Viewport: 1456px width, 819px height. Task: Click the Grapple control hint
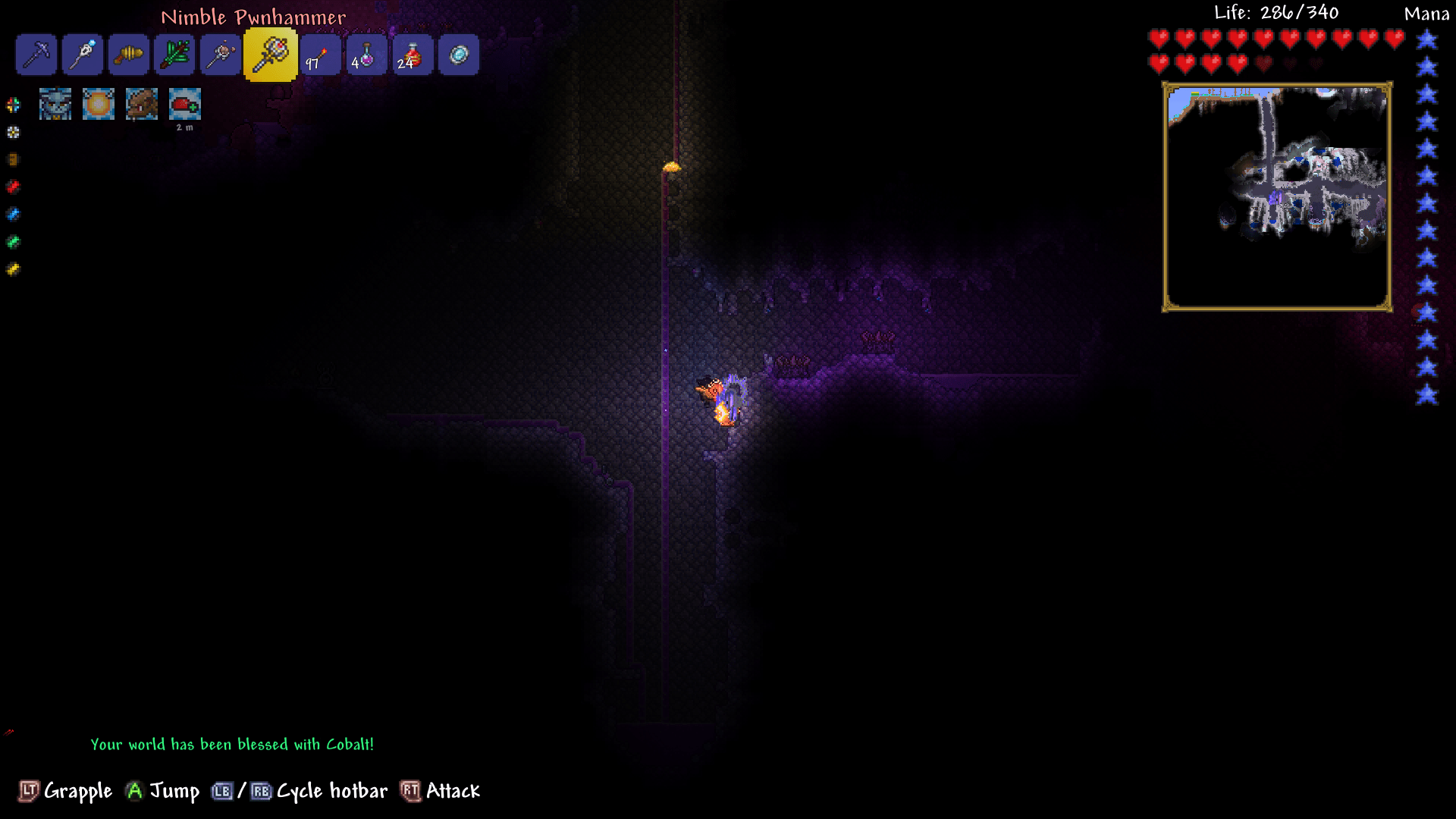click(x=64, y=791)
